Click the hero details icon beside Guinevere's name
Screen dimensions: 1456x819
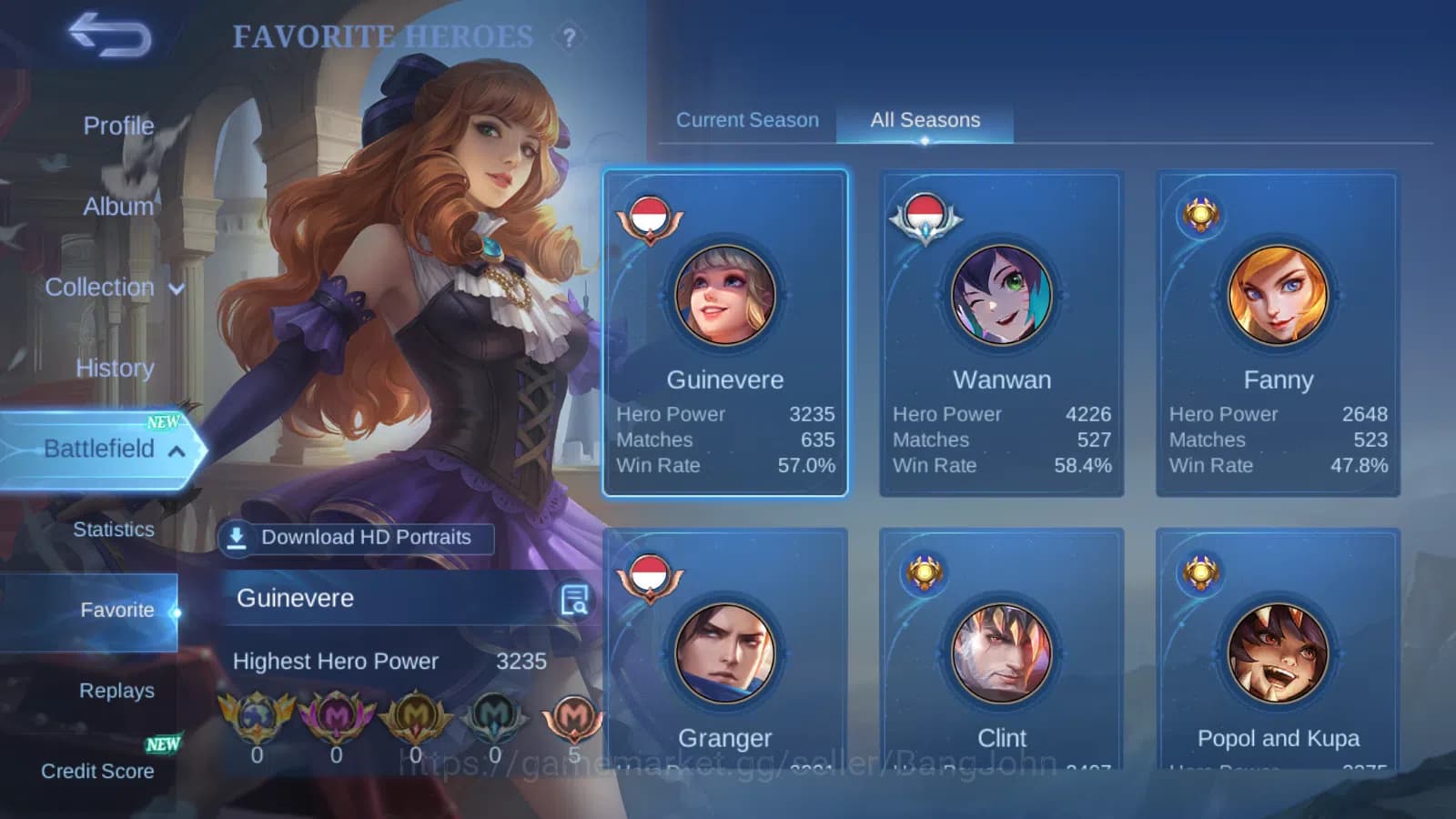click(x=573, y=598)
